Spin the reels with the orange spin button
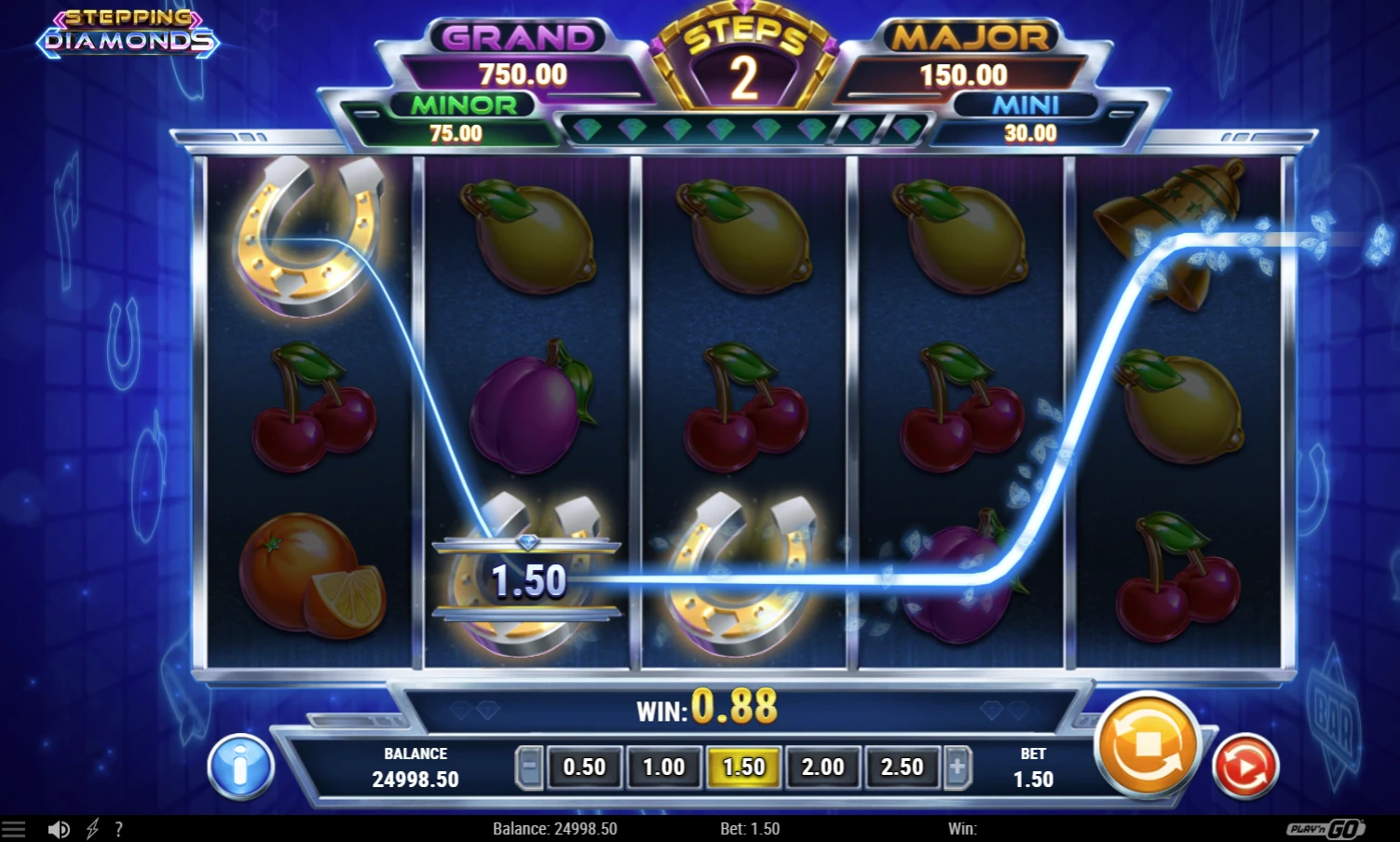This screenshot has width=1400, height=842. point(1146,748)
